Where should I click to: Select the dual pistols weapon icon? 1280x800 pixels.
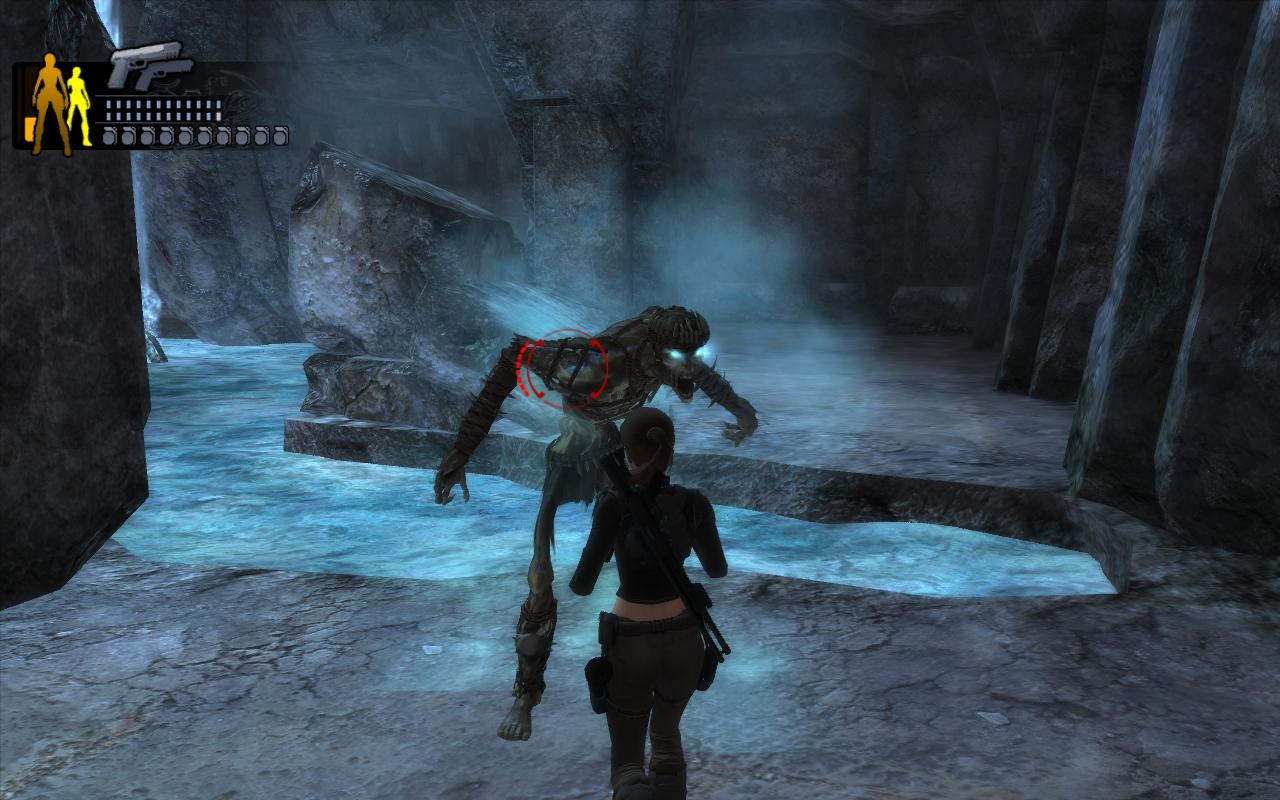point(150,65)
